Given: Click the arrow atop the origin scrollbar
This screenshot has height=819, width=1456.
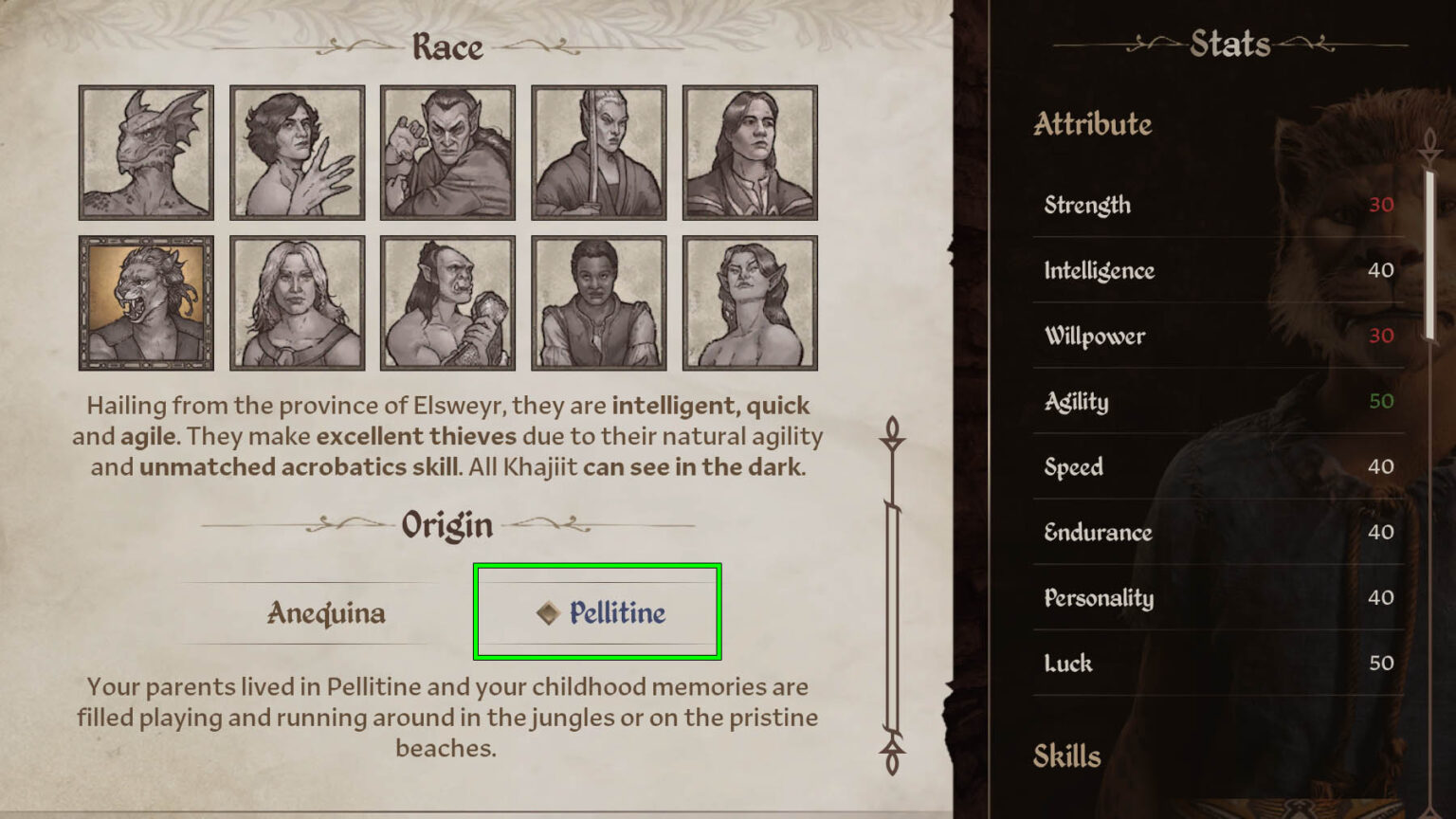Looking at the screenshot, I should pyautogui.click(x=892, y=434).
